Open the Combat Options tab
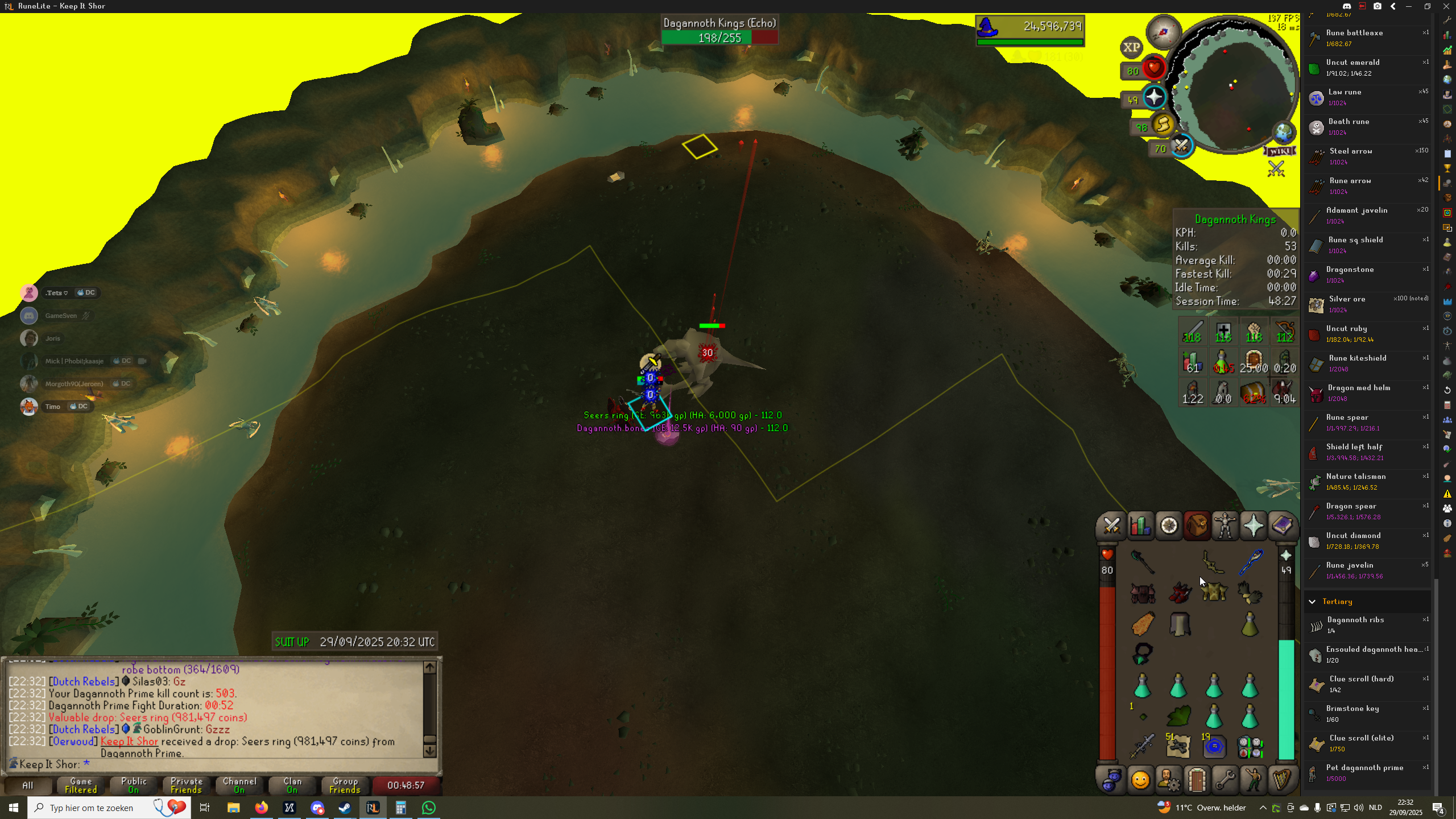 click(x=1111, y=526)
